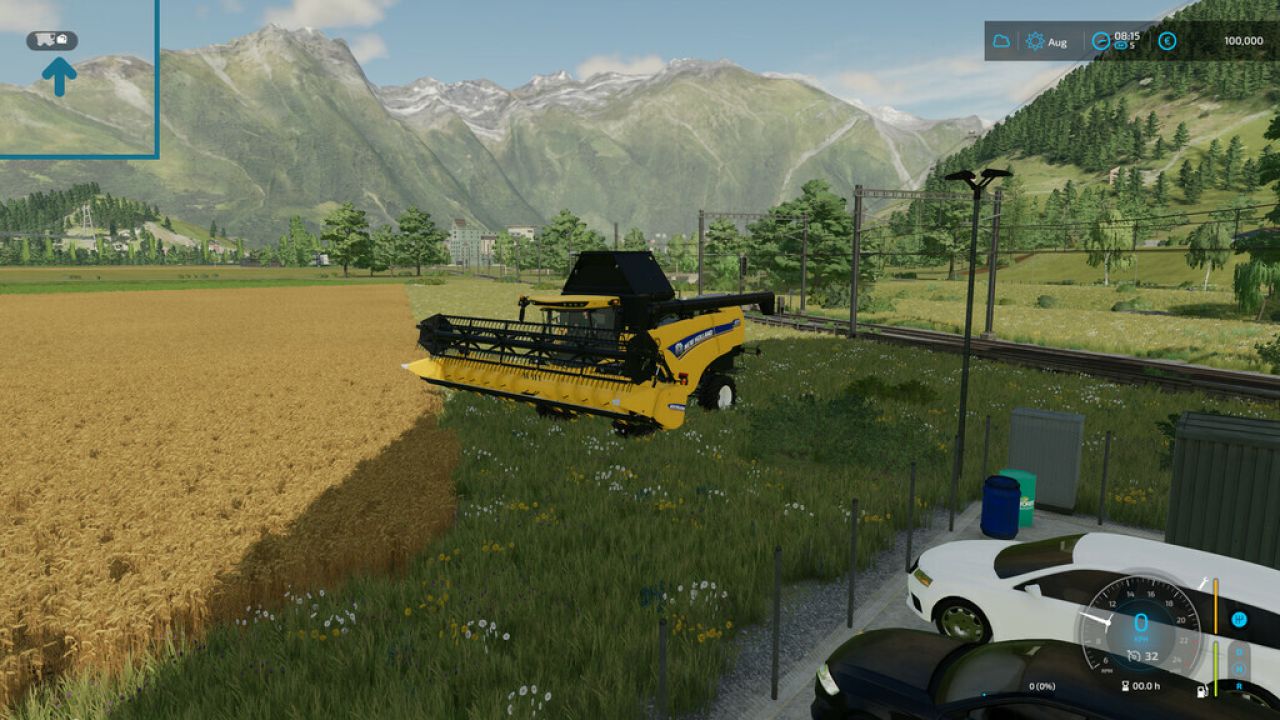1280x720 pixels.
Task: Click the 100,000 money balance
Action: (1243, 42)
